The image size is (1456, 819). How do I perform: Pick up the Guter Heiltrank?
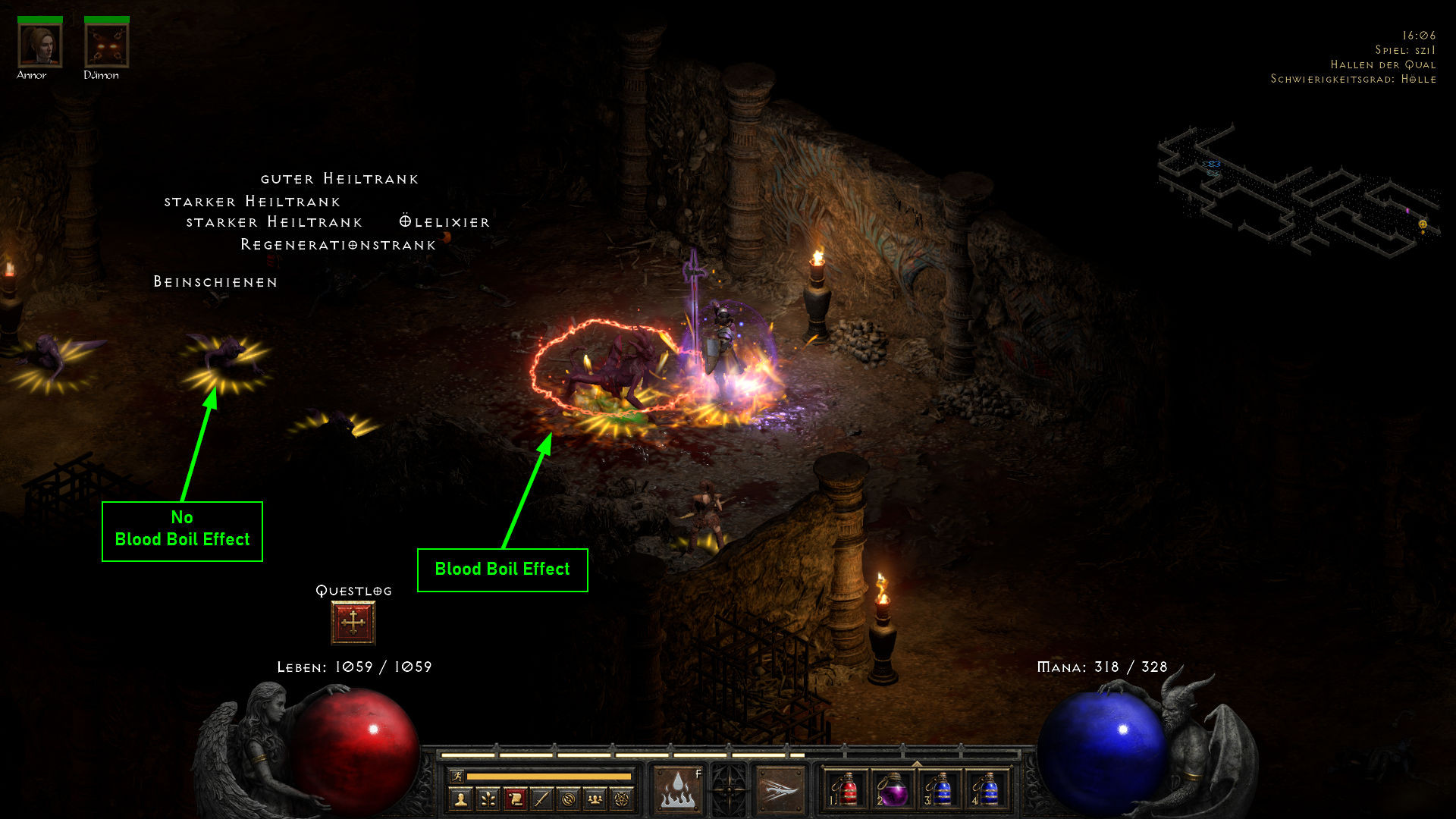coord(339,179)
